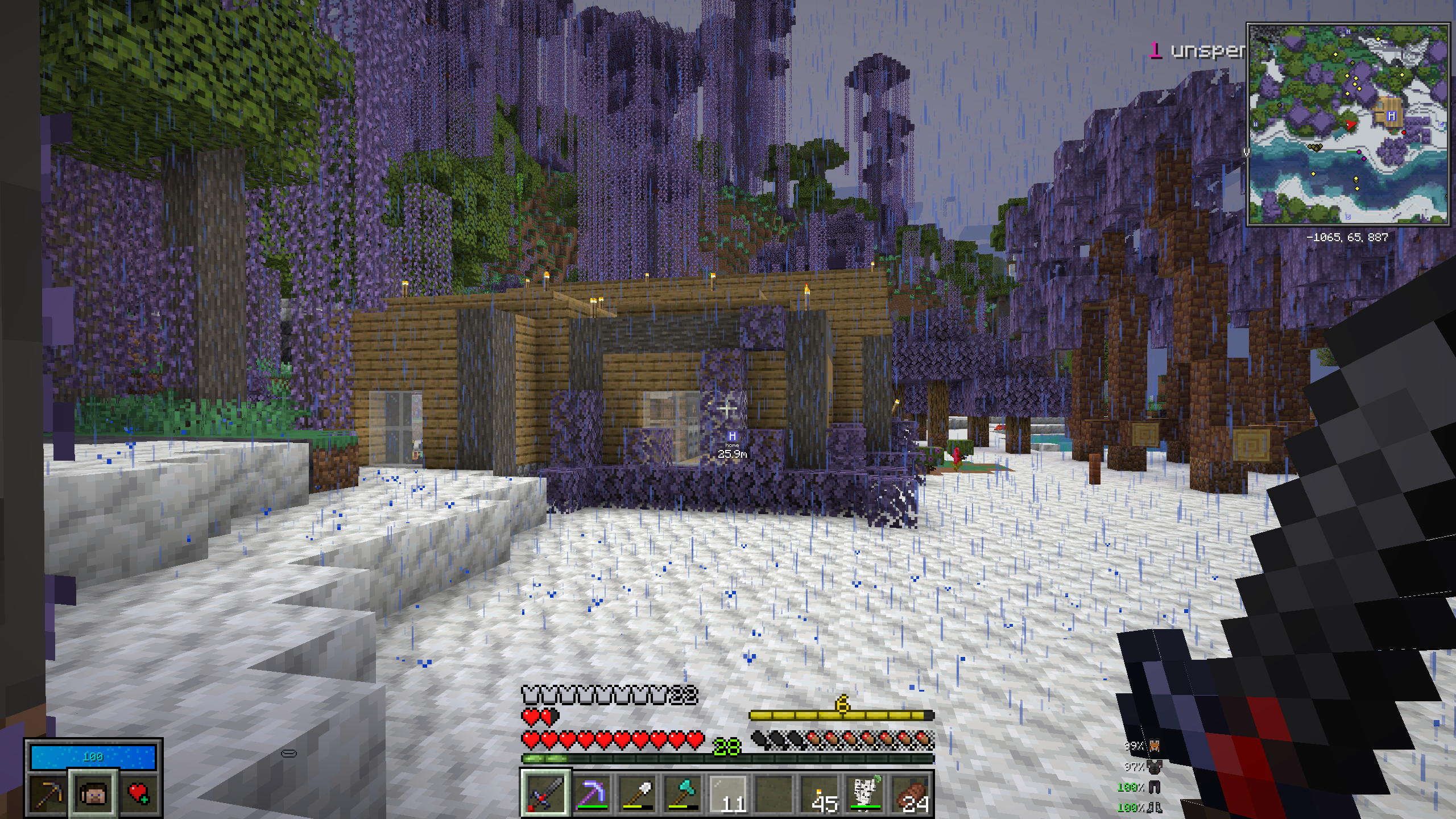
Task: Select the gold pickaxe skill icon
Action: pyautogui.click(x=48, y=793)
